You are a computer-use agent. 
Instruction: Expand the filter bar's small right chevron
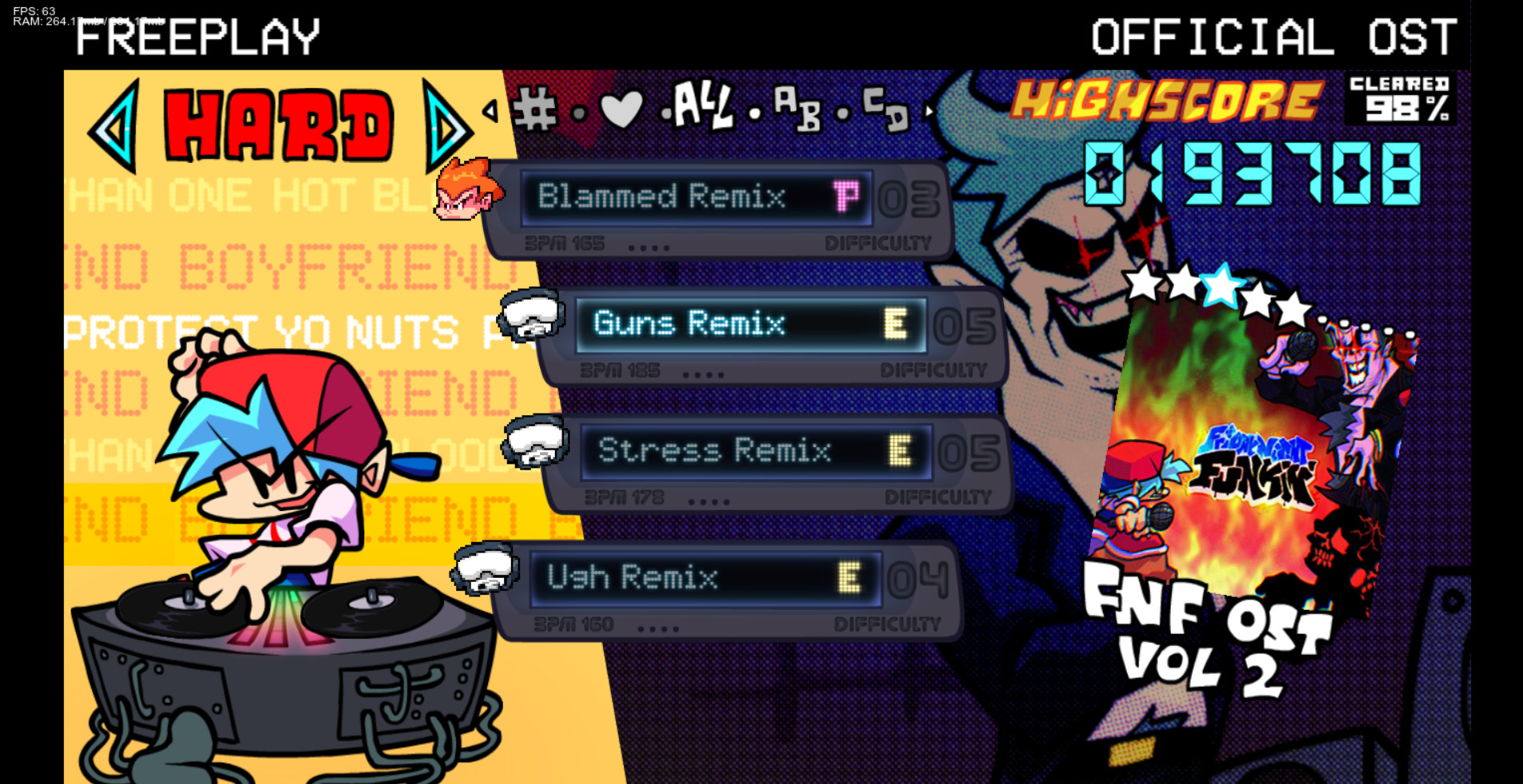click(929, 113)
